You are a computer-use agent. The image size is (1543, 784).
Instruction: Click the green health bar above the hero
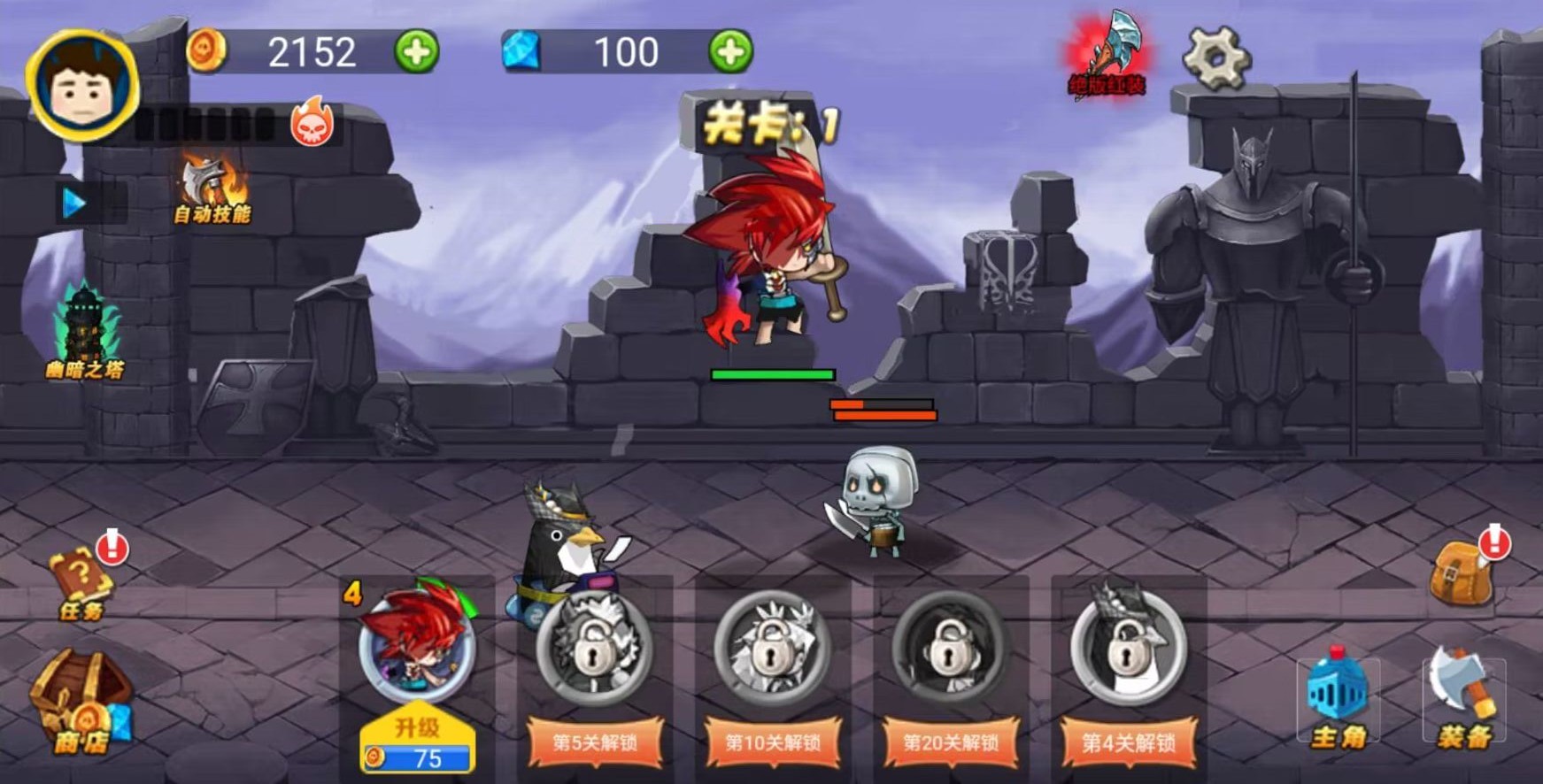click(x=773, y=374)
